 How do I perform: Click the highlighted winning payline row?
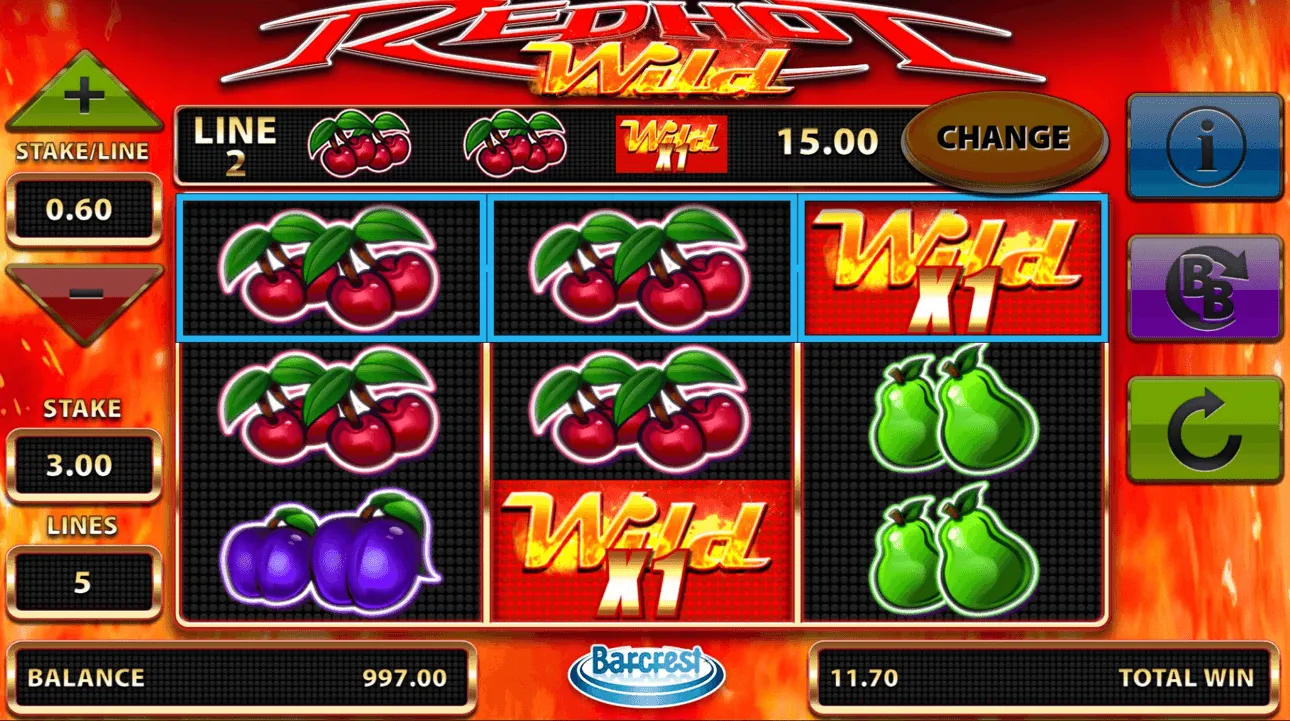[640, 268]
